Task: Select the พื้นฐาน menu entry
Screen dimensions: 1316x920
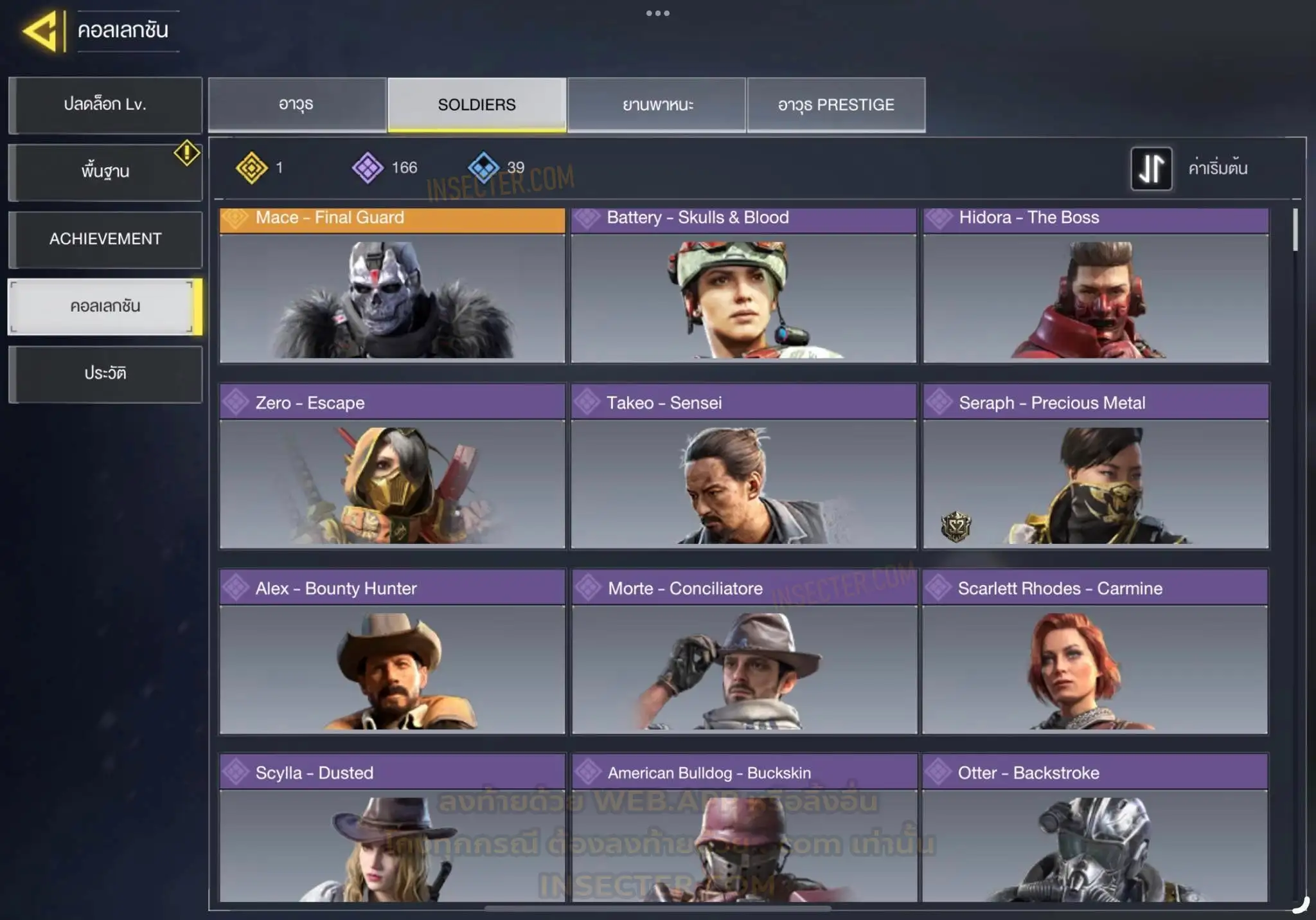Action: [105, 172]
